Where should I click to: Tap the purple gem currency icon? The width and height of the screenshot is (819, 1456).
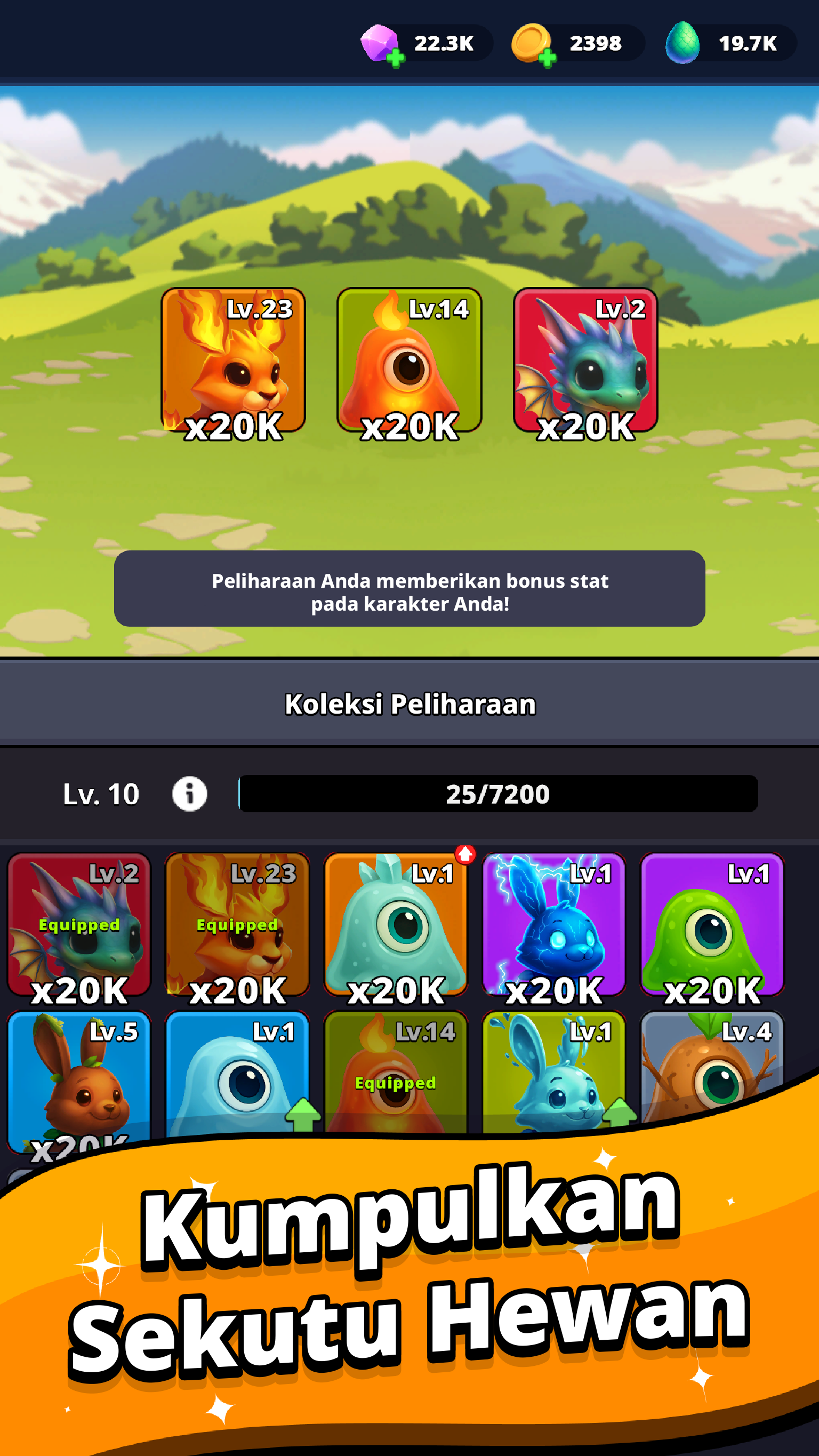[x=379, y=42]
